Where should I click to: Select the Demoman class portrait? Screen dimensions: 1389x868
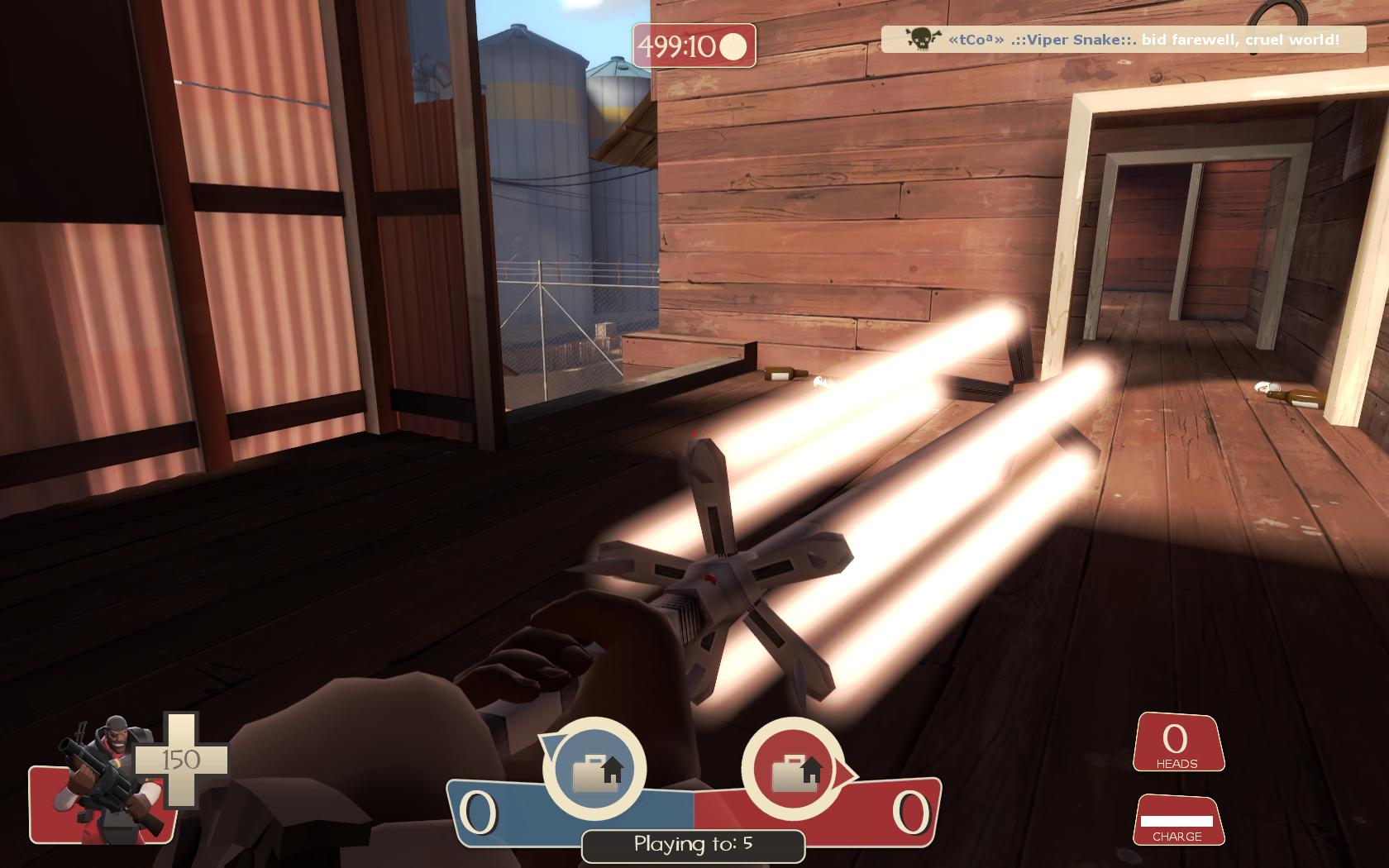(103, 777)
